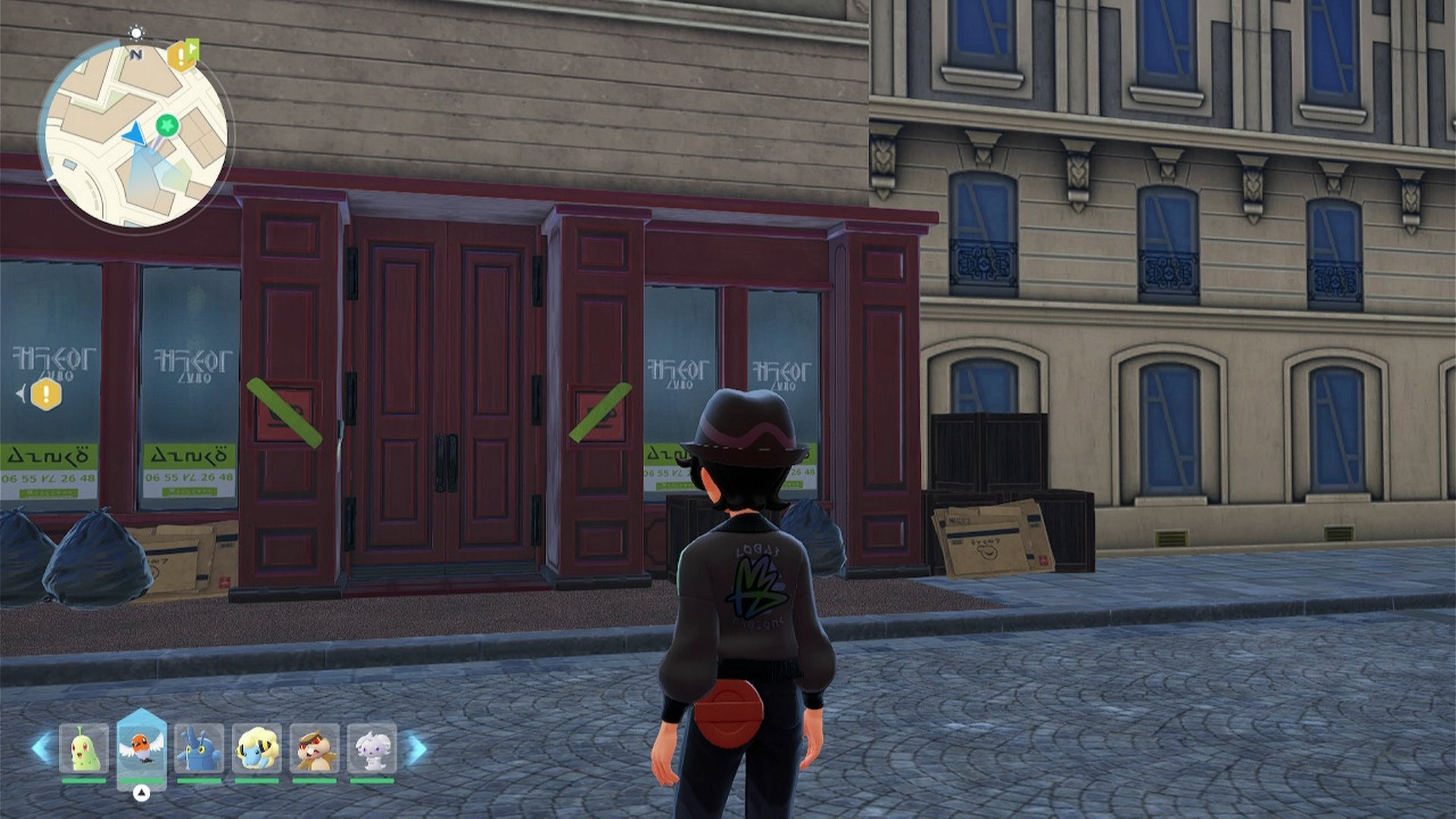Click the blue player arrow on the minimap
The width and height of the screenshot is (1456, 819).
(134, 134)
